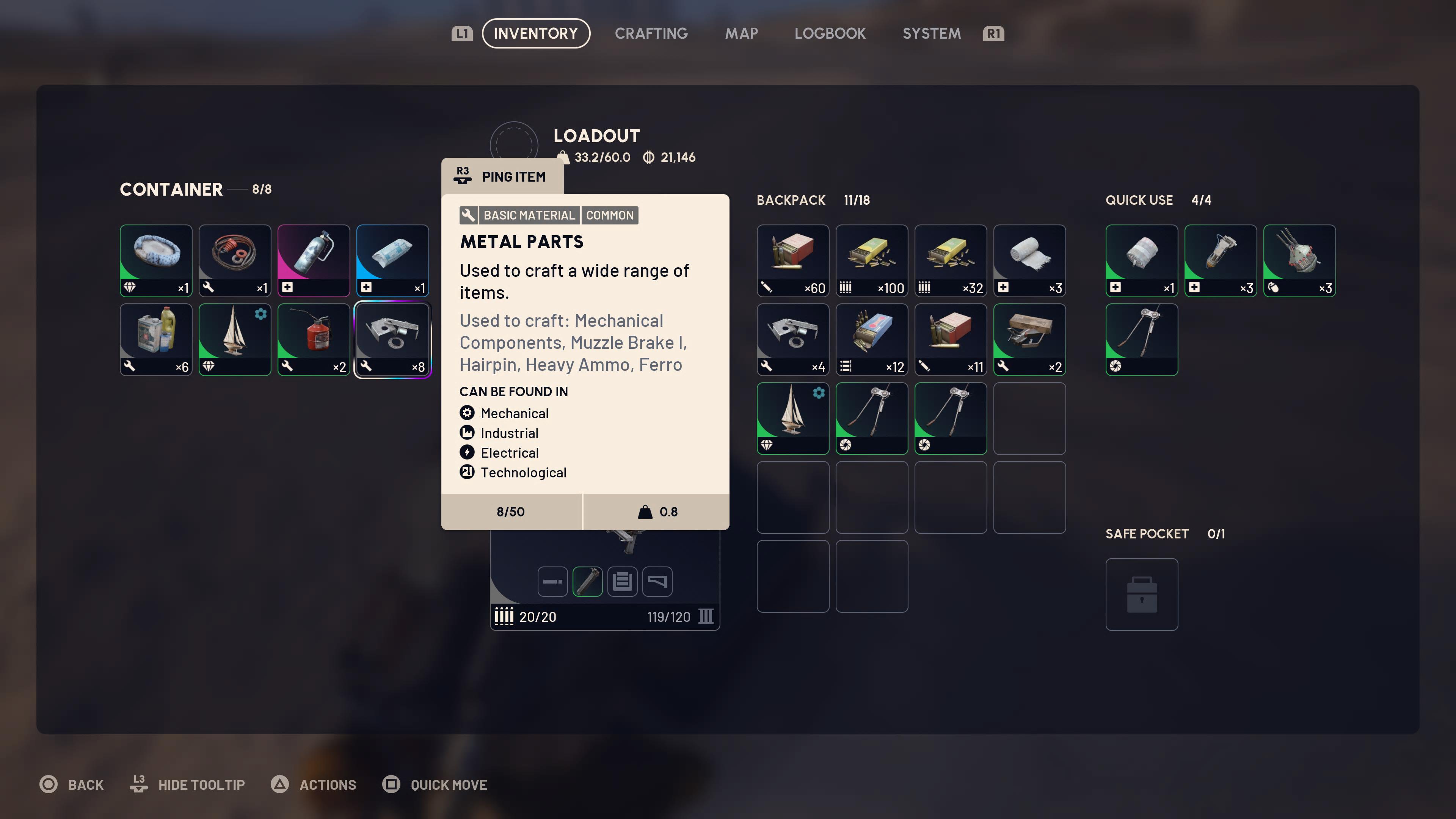Click the Back button at bottom left
This screenshot has width=1456, height=819.
pos(72,784)
